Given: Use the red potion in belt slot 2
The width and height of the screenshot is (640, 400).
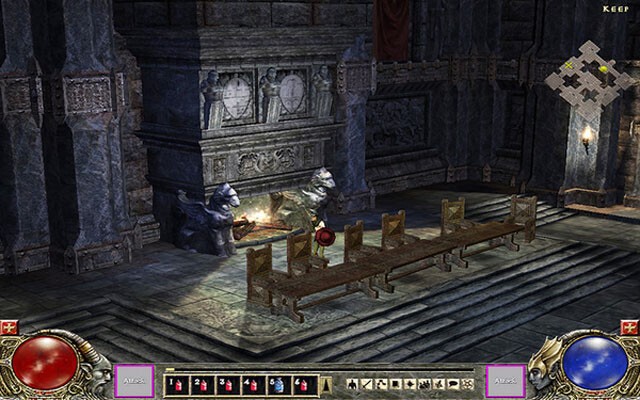Looking at the screenshot, I should pos(200,383).
